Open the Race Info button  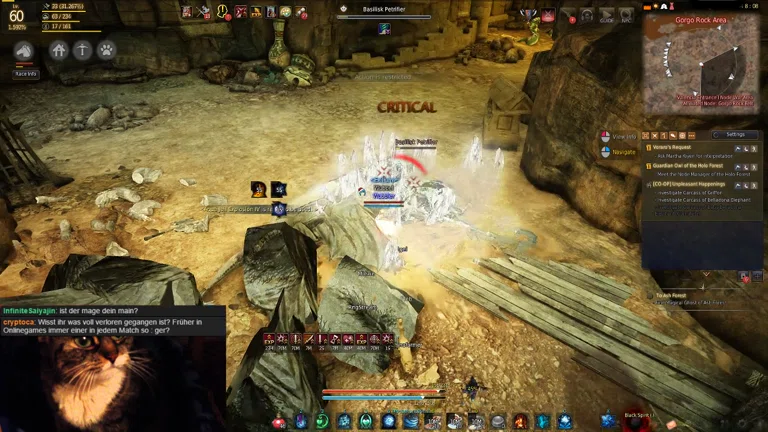pyautogui.click(x=25, y=74)
